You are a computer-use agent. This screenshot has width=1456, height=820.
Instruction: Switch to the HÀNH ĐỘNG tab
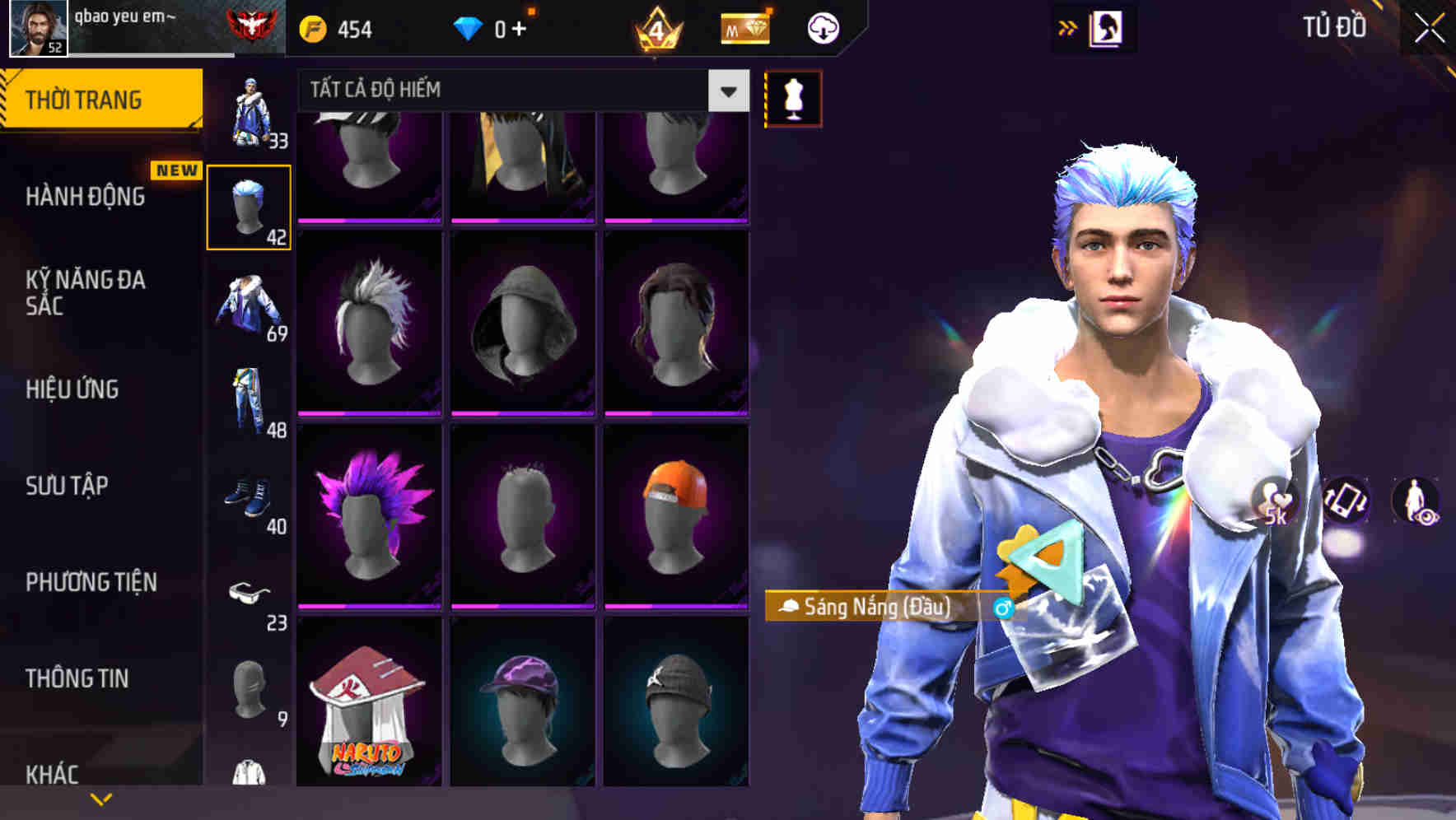point(86,198)
